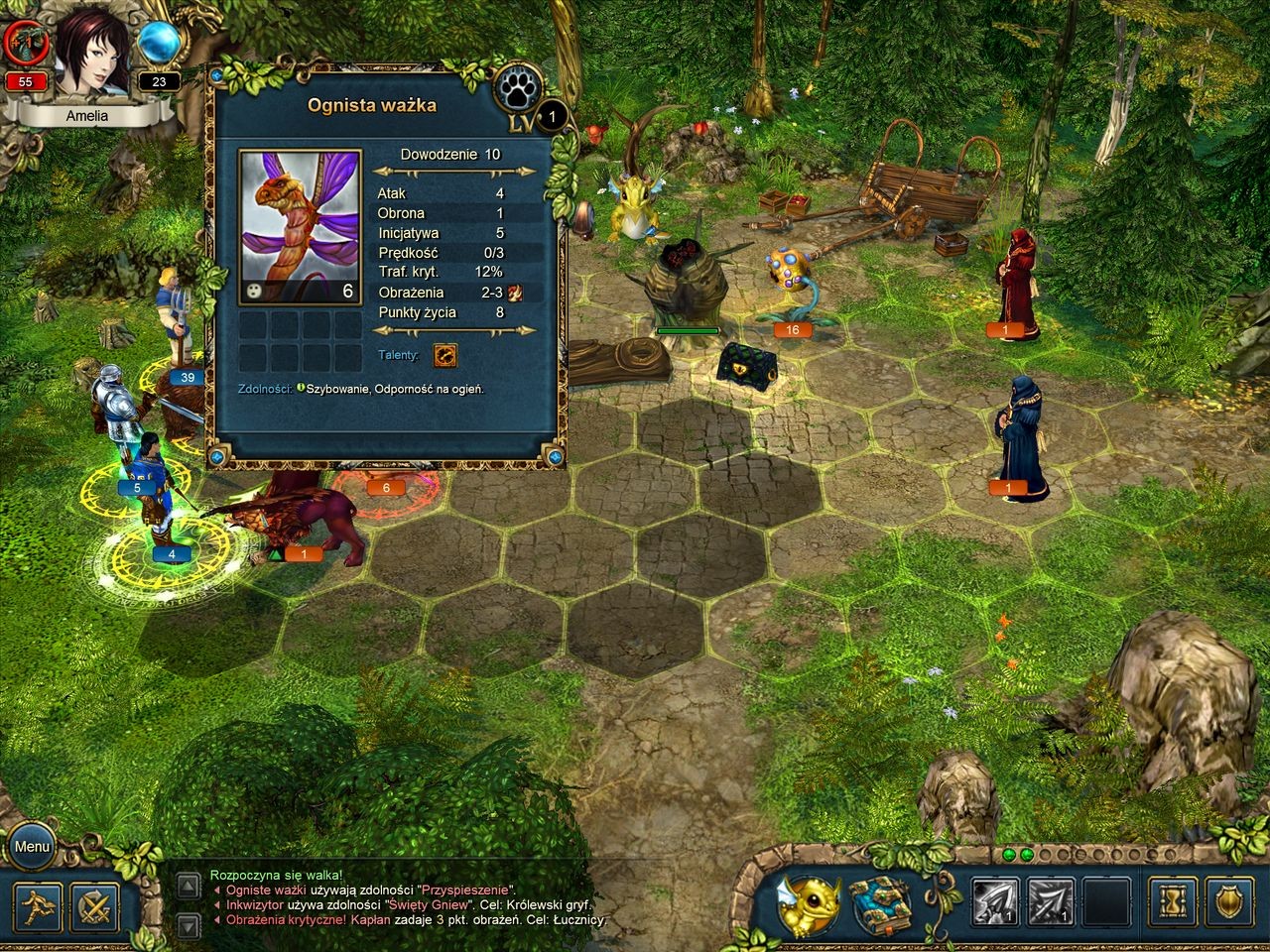This screenshot has width=1270, height=952.
Task: Click the fire damage type icon
Action: point(516,293)
